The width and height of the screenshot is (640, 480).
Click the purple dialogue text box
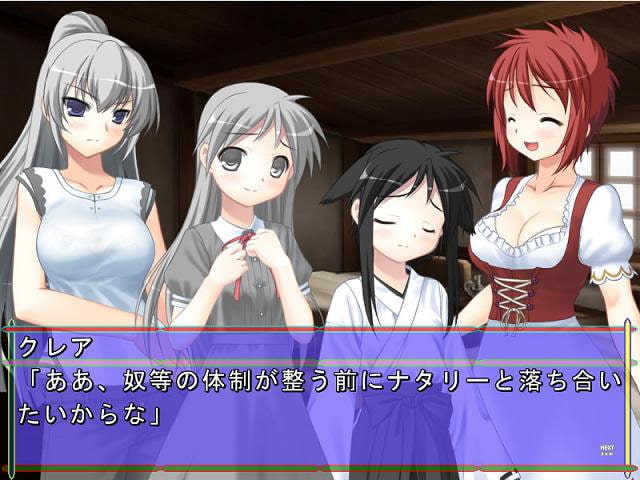click(320, 400)
